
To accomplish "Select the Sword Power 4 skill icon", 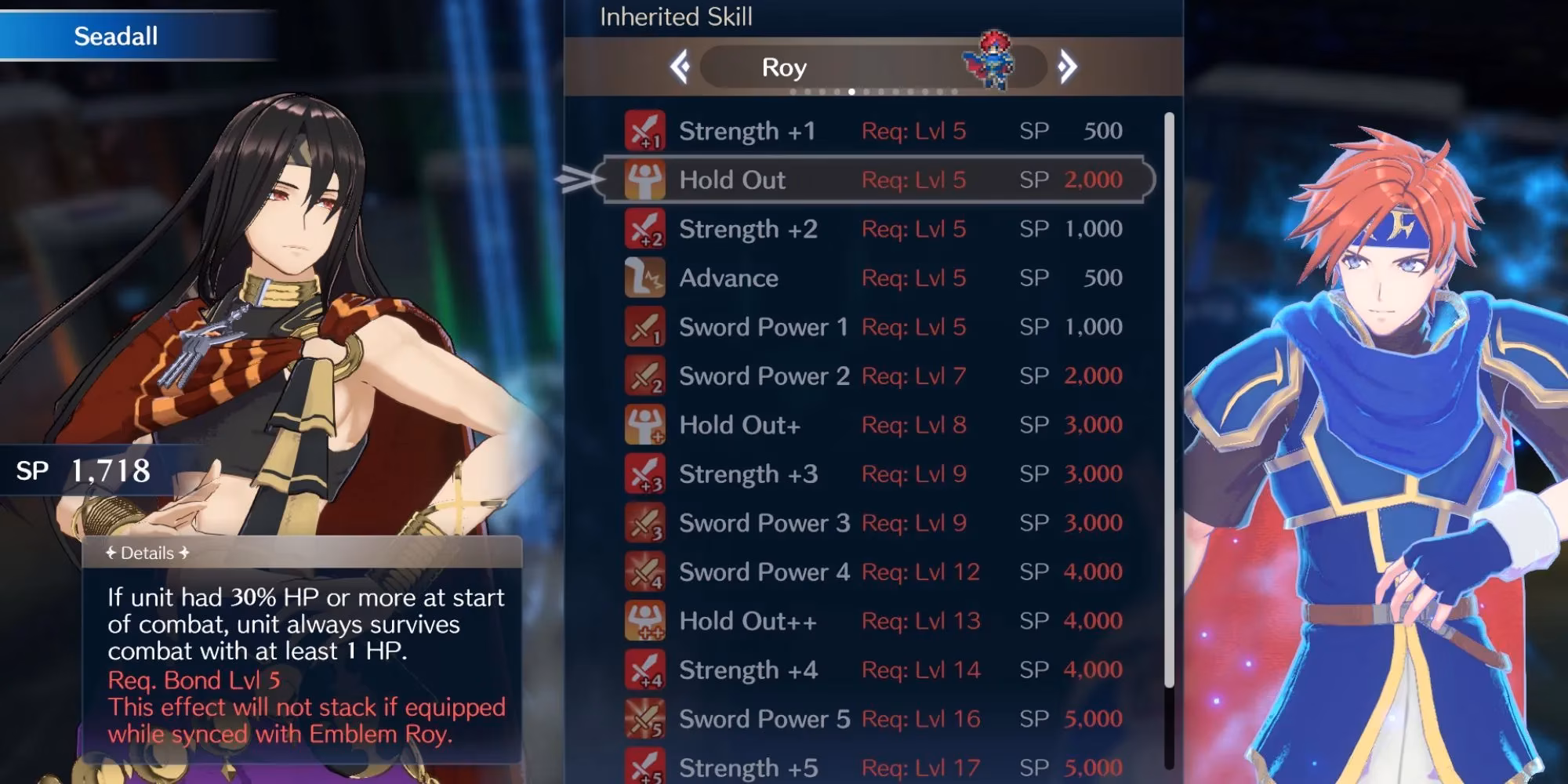I will (643, 572).
